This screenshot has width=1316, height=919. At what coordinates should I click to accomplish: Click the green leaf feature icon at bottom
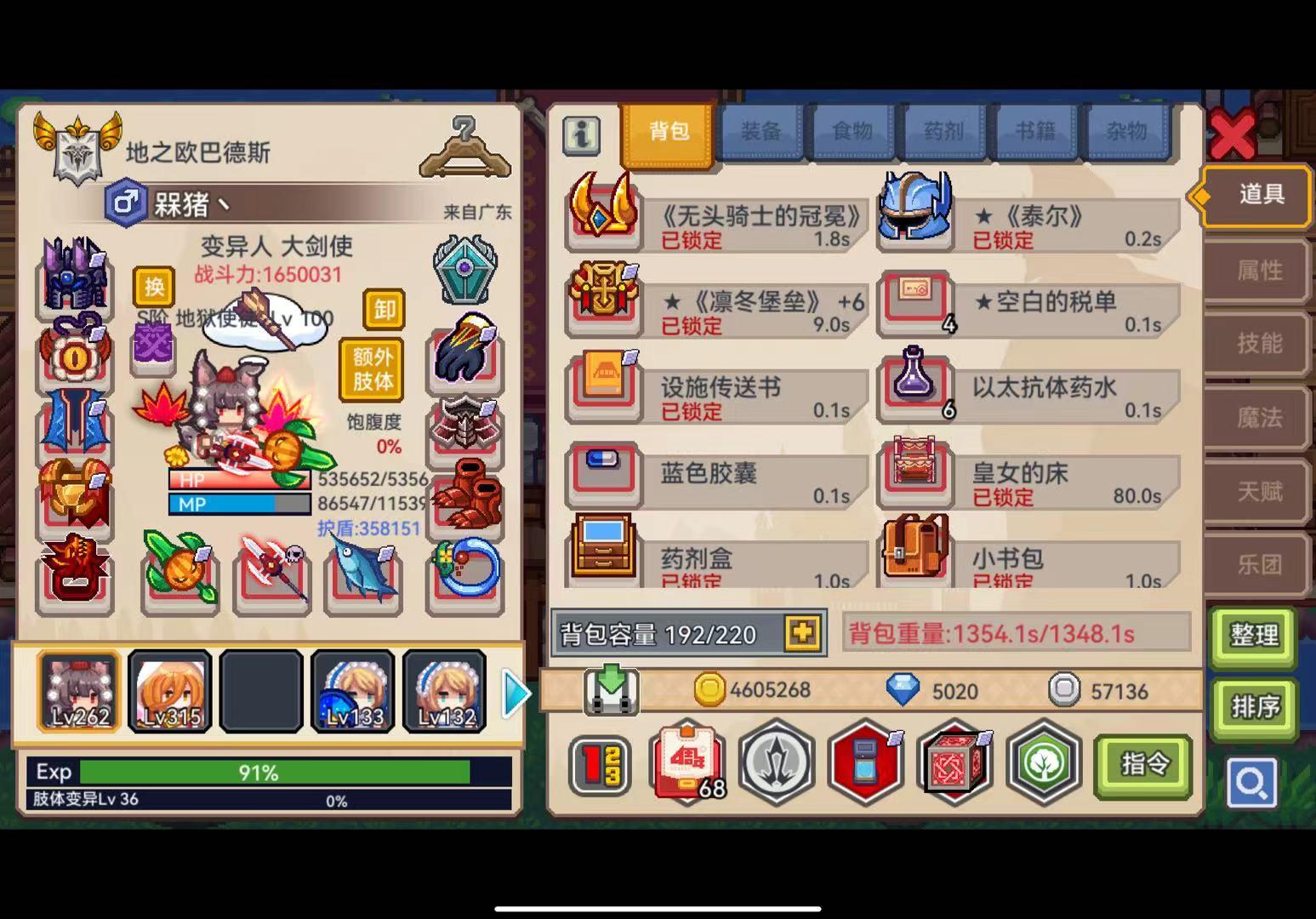coord(1044,764)
